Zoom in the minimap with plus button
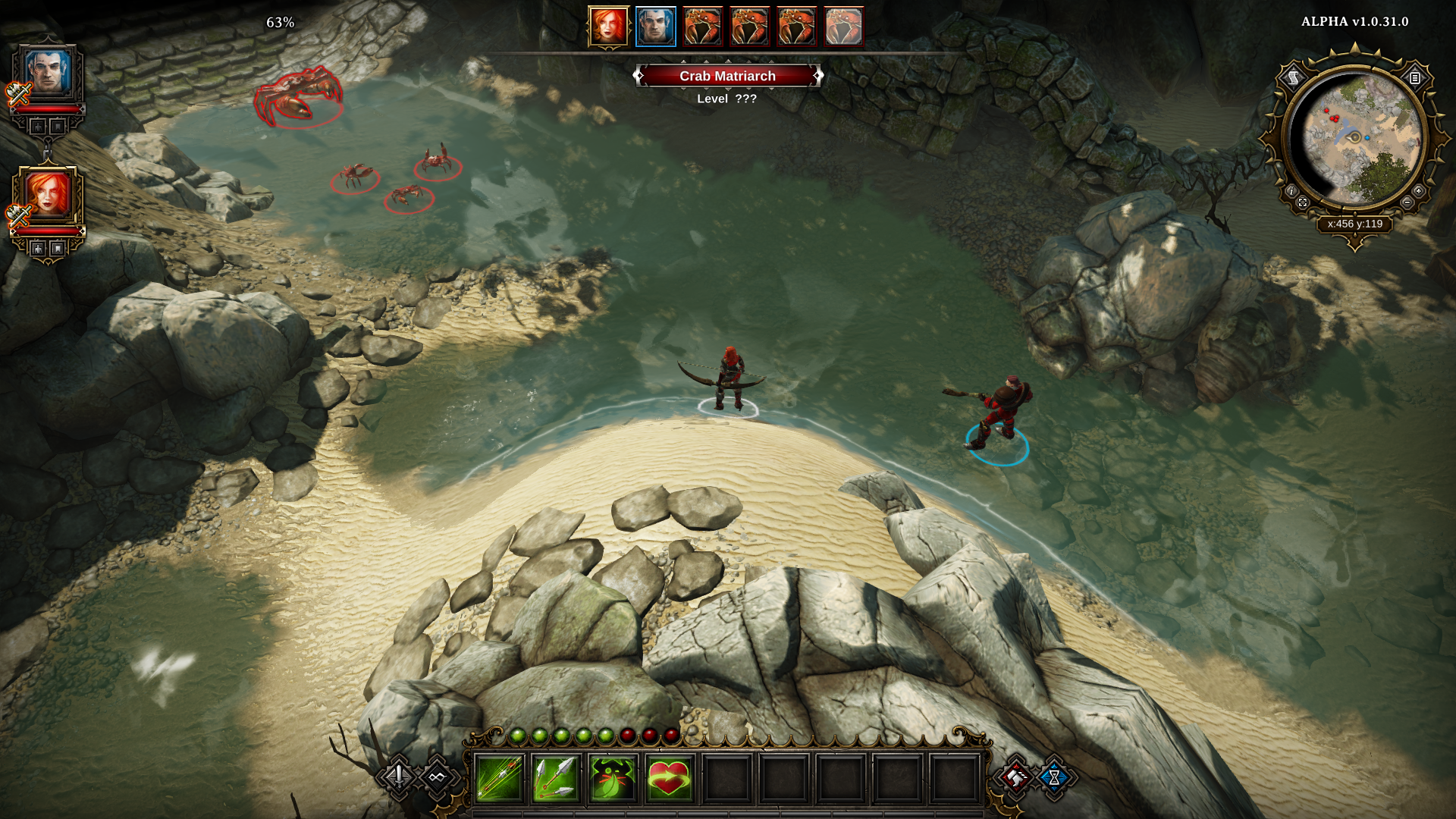The image size is (1456, 819). click(x=1418, y=191)
